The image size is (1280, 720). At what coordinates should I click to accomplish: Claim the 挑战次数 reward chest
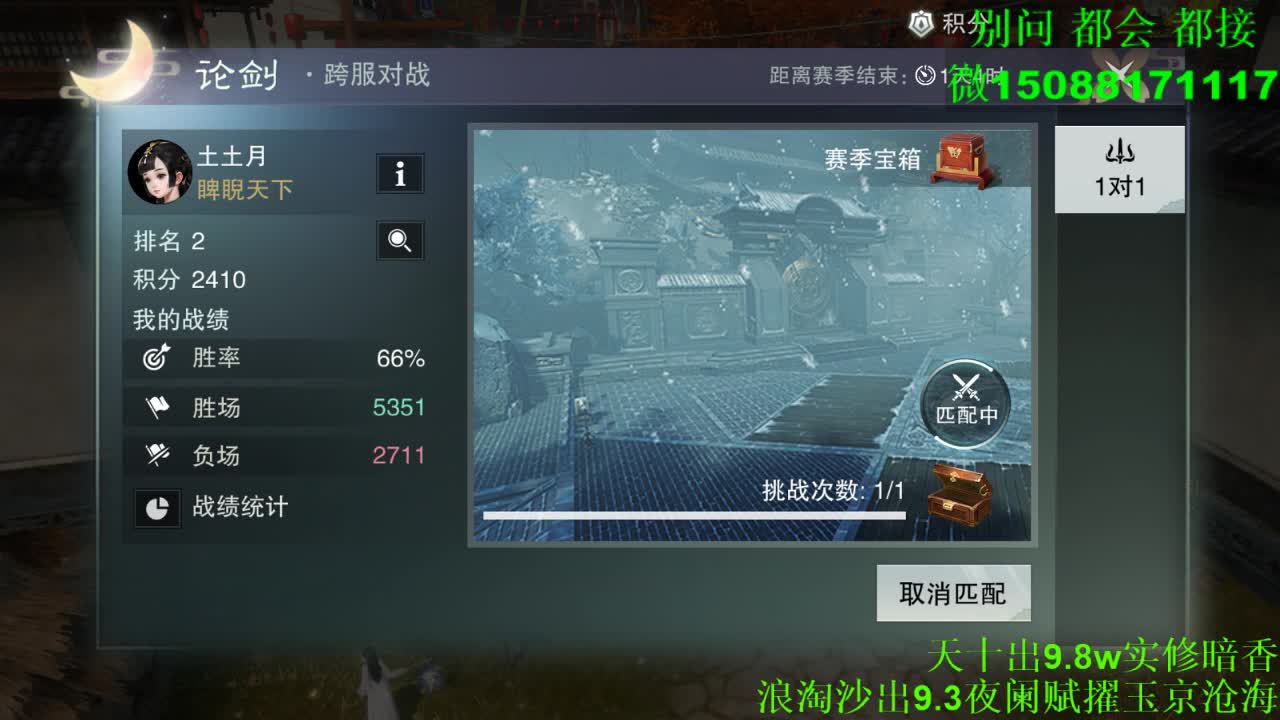[x=957, y=494]
